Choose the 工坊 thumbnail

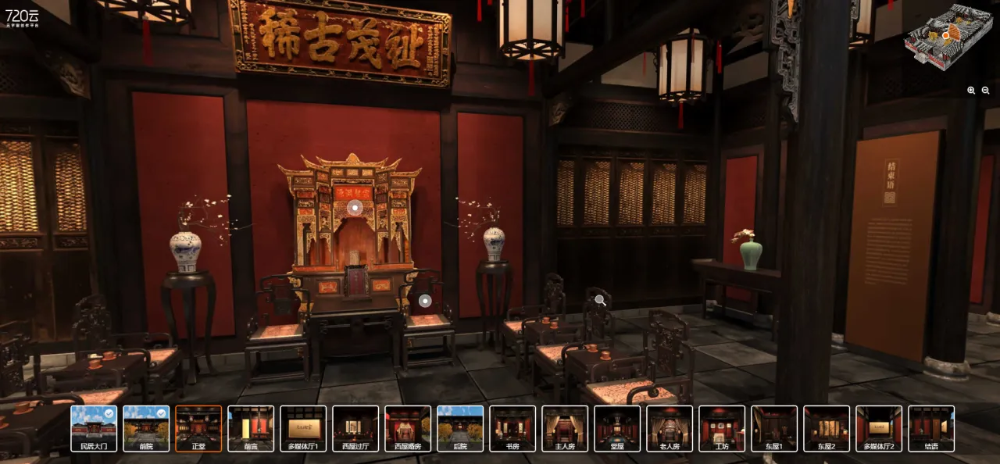pos(722,428)
